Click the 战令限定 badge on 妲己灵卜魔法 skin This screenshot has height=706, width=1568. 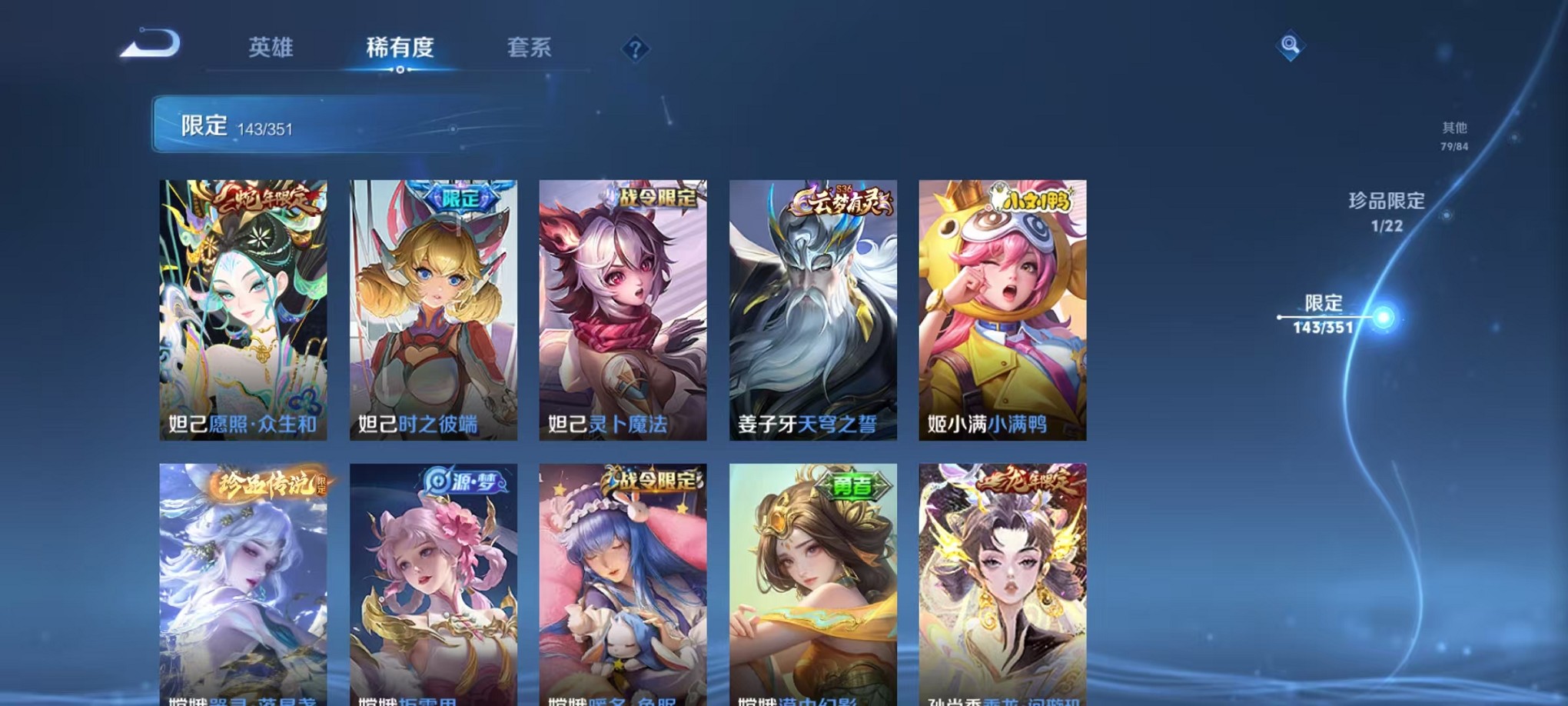(657, 198)
